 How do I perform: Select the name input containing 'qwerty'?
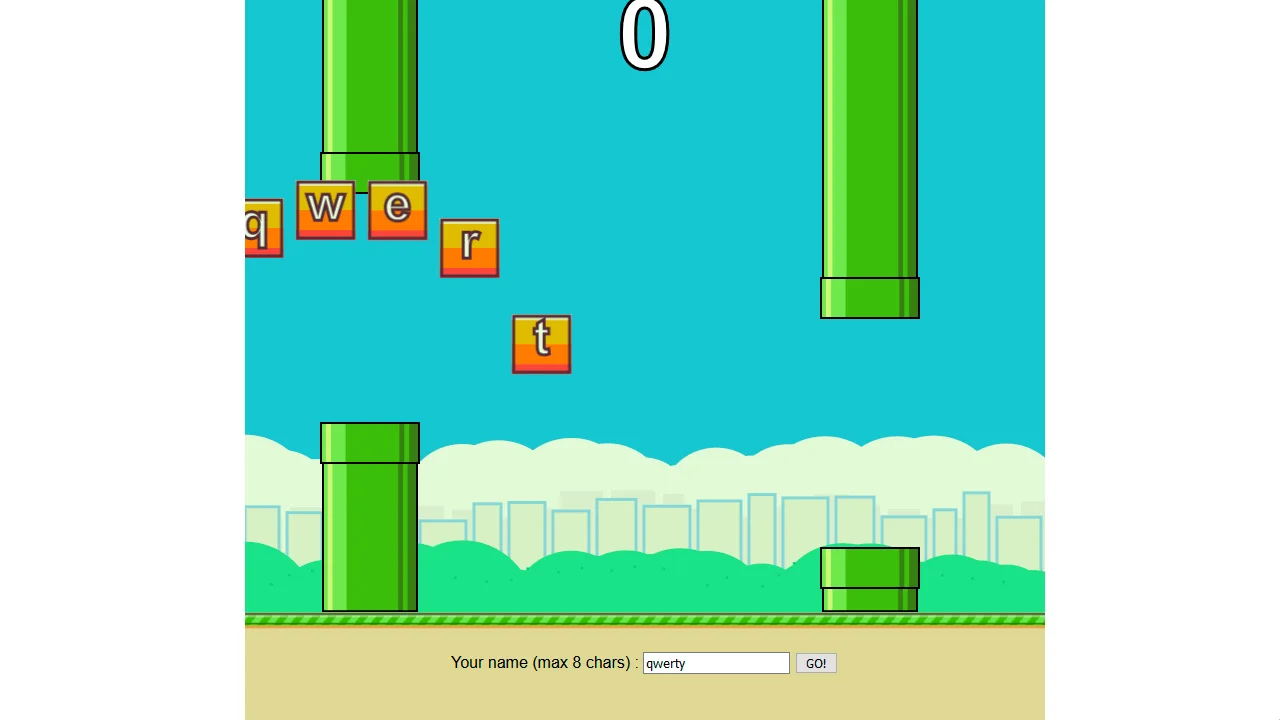pyautogui.click(x=715, y=663)
